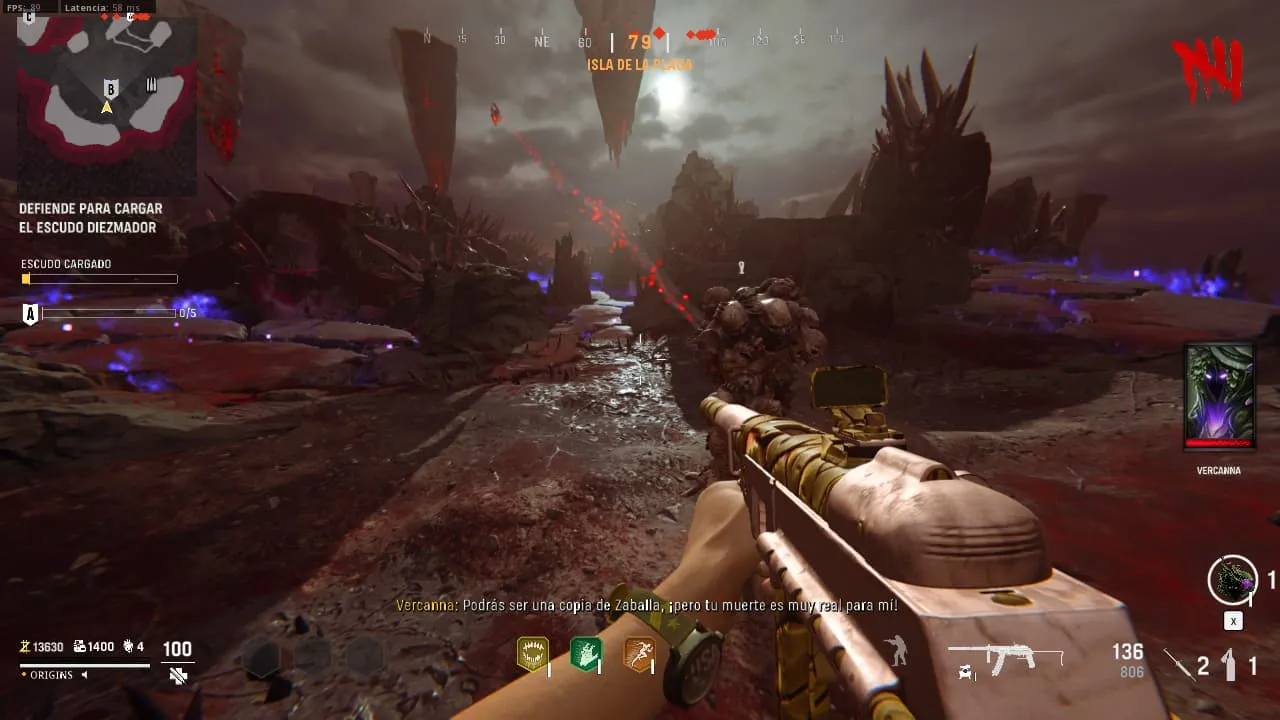Click the Vercanna boss portrait
Image resolution: width=1280 pixels, height=720 pixels.
click(x=1218, y=397)
